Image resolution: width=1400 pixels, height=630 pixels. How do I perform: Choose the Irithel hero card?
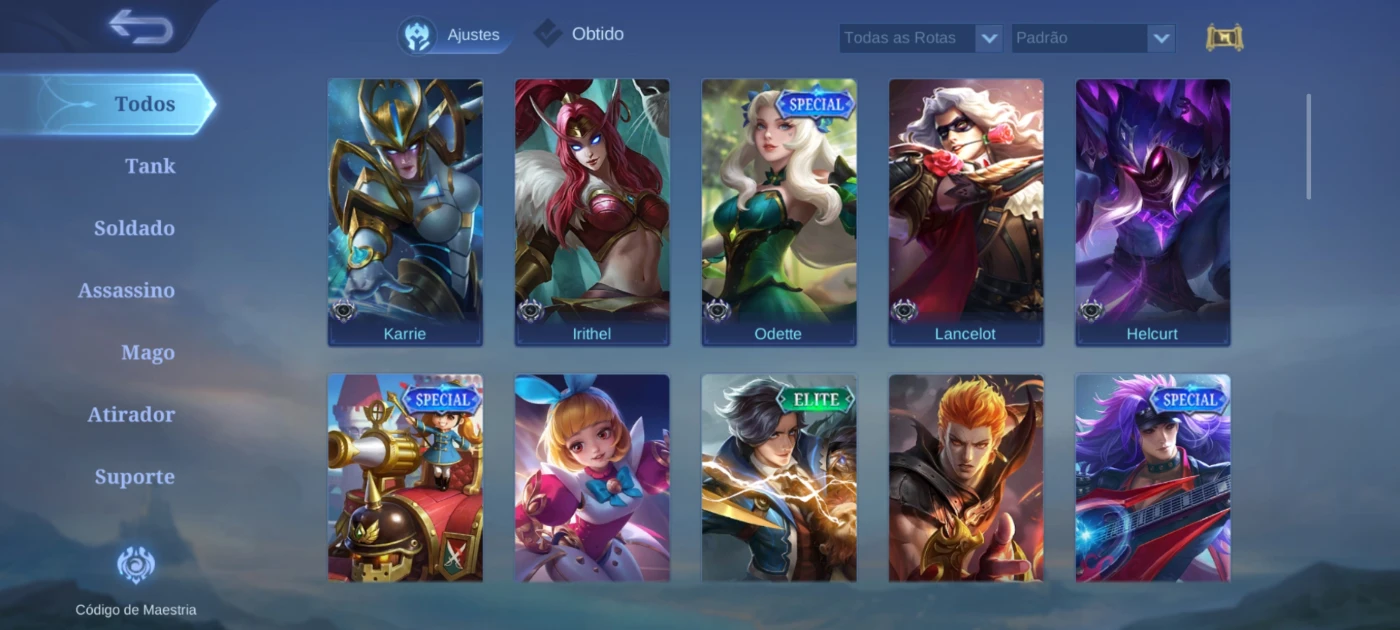pyautogui.click(x=592, y=212)
